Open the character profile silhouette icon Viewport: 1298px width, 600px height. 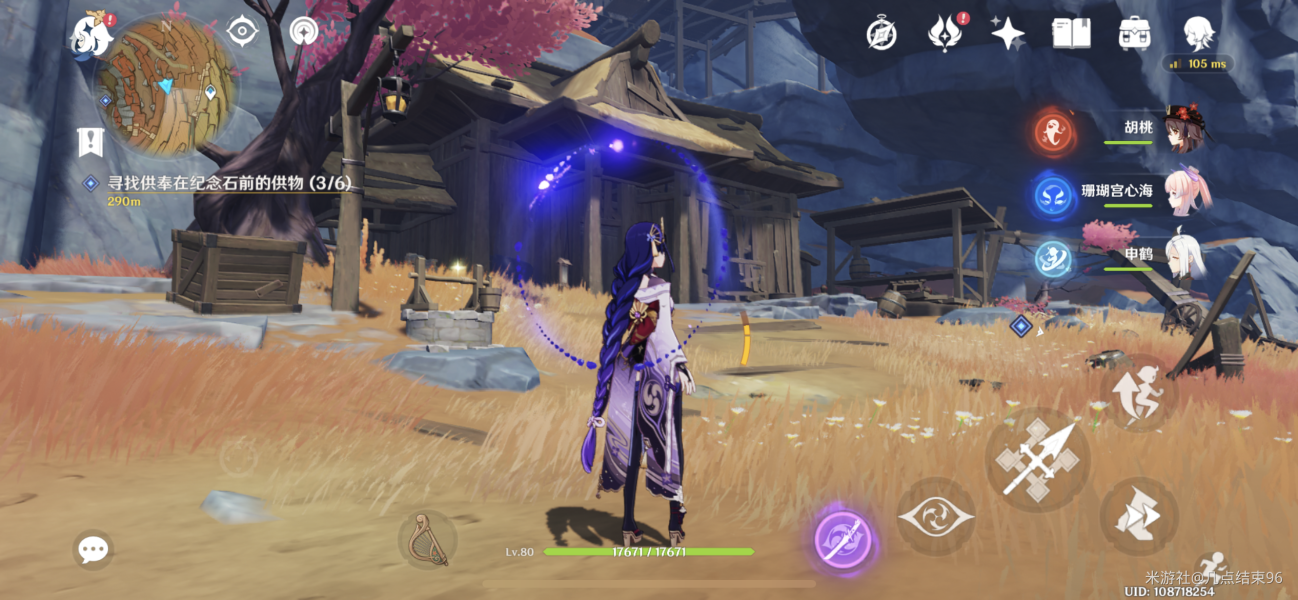coord(1199,34)
